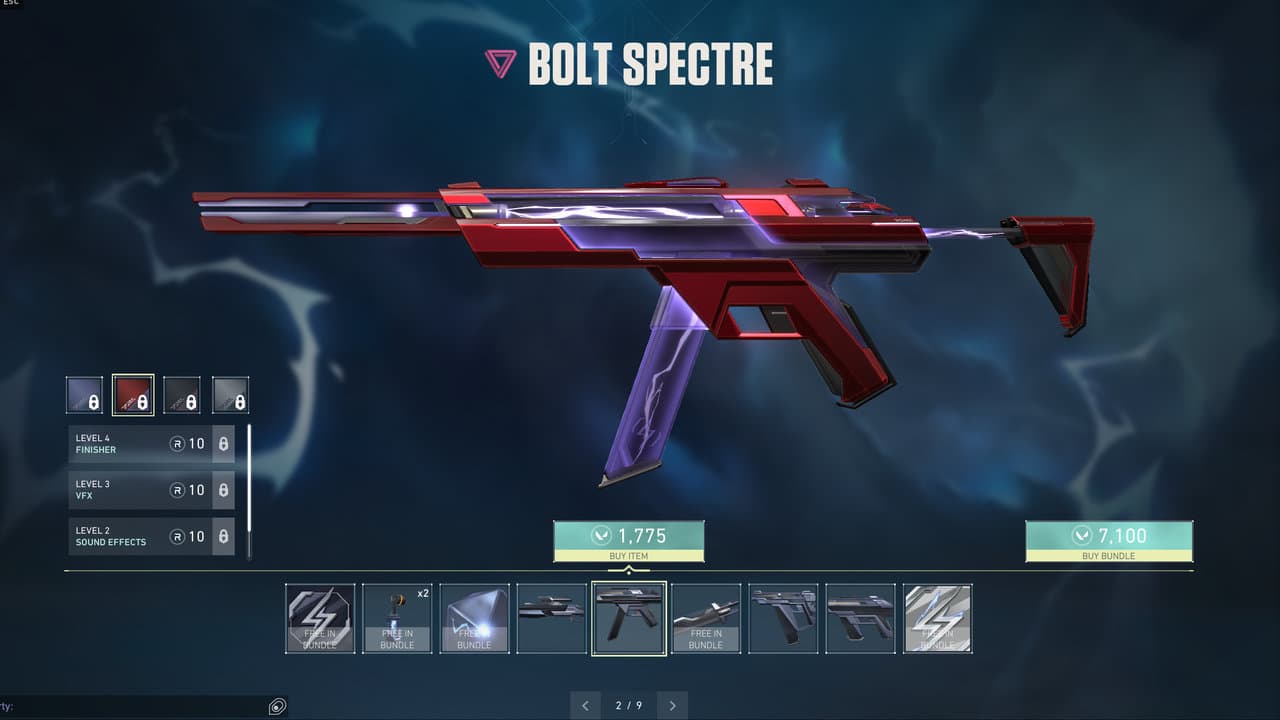View the gun buddy x2 thumbnail
Screen dimensions: 1280x720
click(397, 618)
